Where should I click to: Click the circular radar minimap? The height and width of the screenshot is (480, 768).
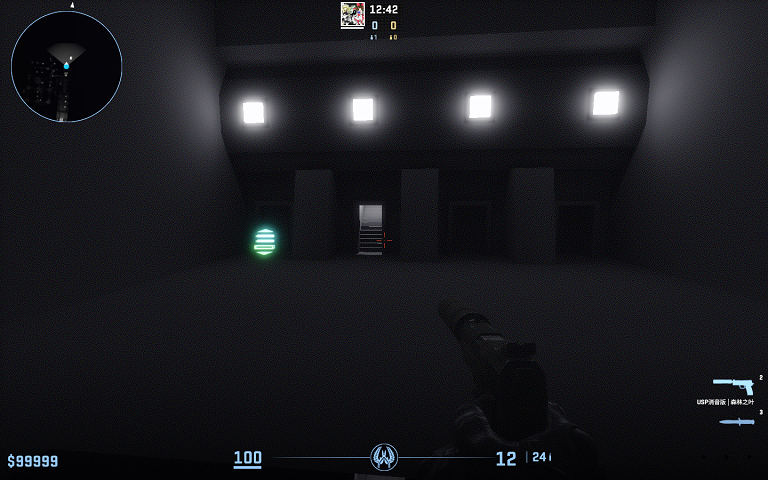pyautogui.click(x=66, y=66)
